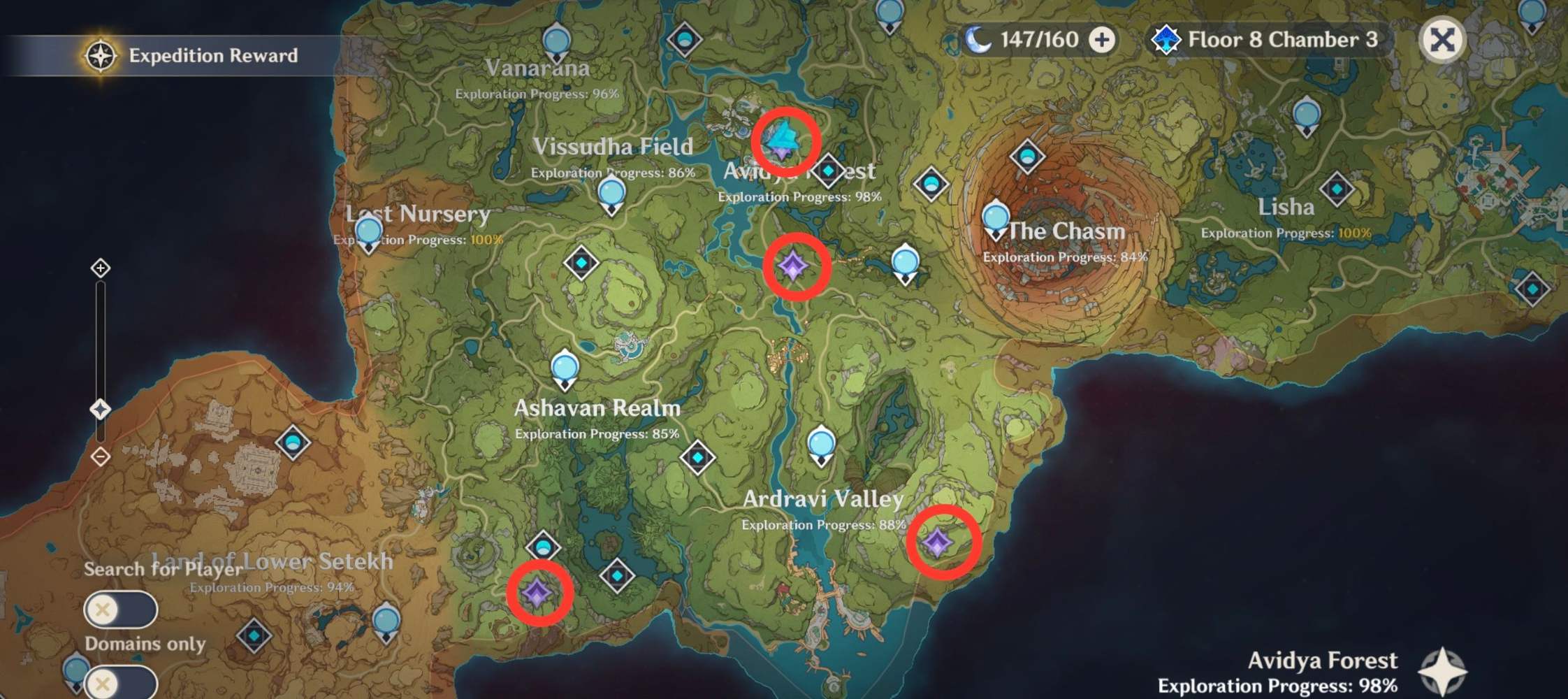This screenshot has width=1568, height=699.
Task: Click the teleport waypoint above Vanarana
Action: click(x=557, y=42)
